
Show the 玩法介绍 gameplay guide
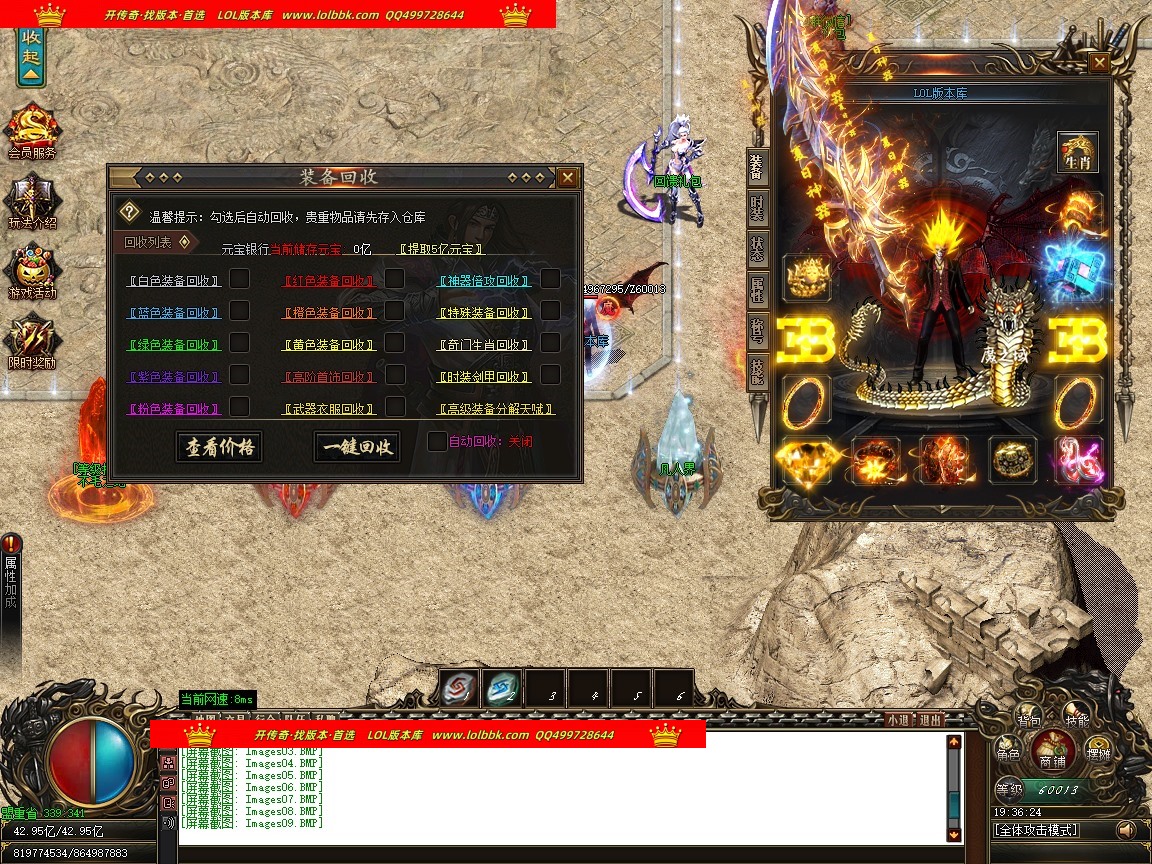pos(32,200)
